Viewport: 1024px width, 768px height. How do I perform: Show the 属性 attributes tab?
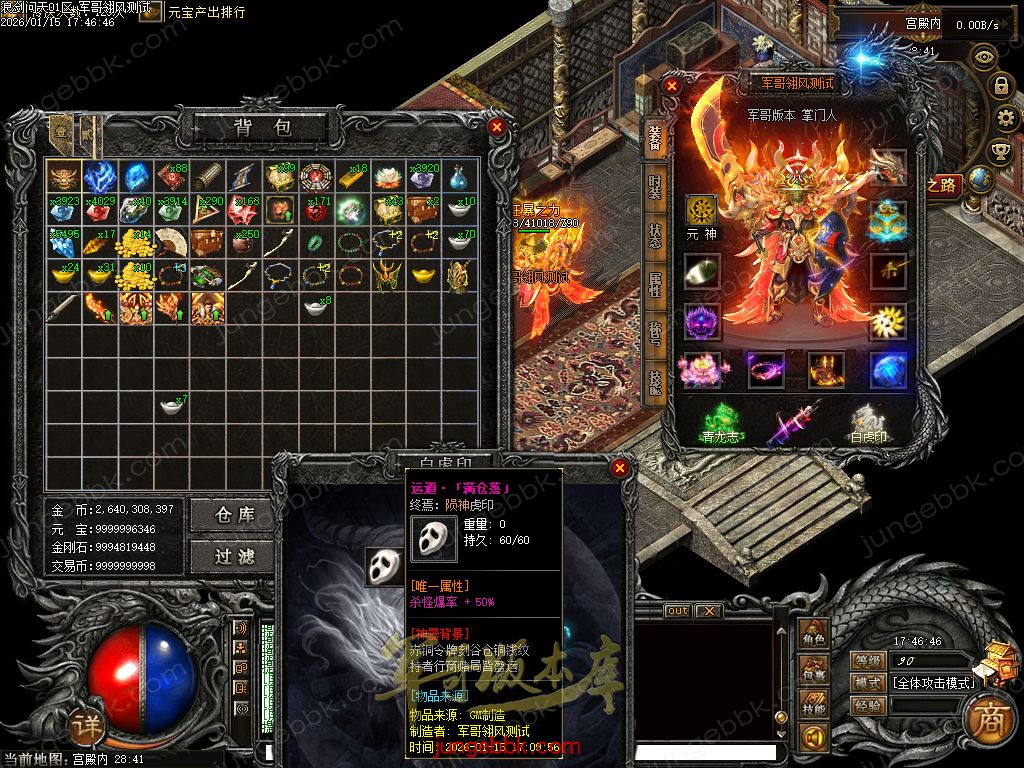(x=655, y=283)
